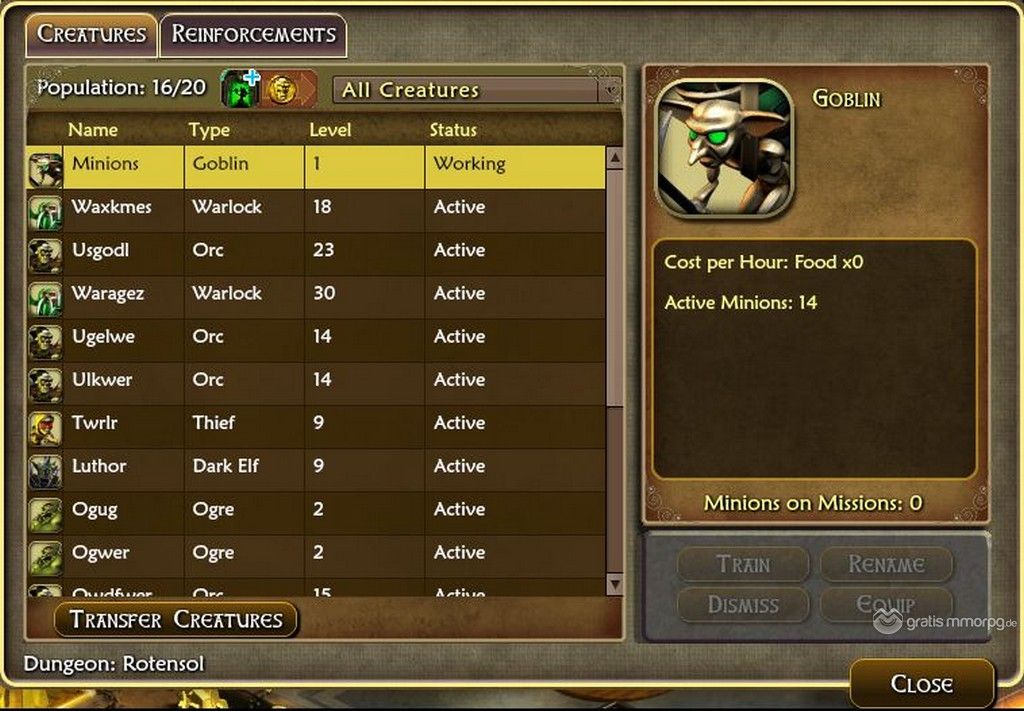The image size is (1024, 711).
Task: Open the All Creatures filter dropdown
Action: 476,90
